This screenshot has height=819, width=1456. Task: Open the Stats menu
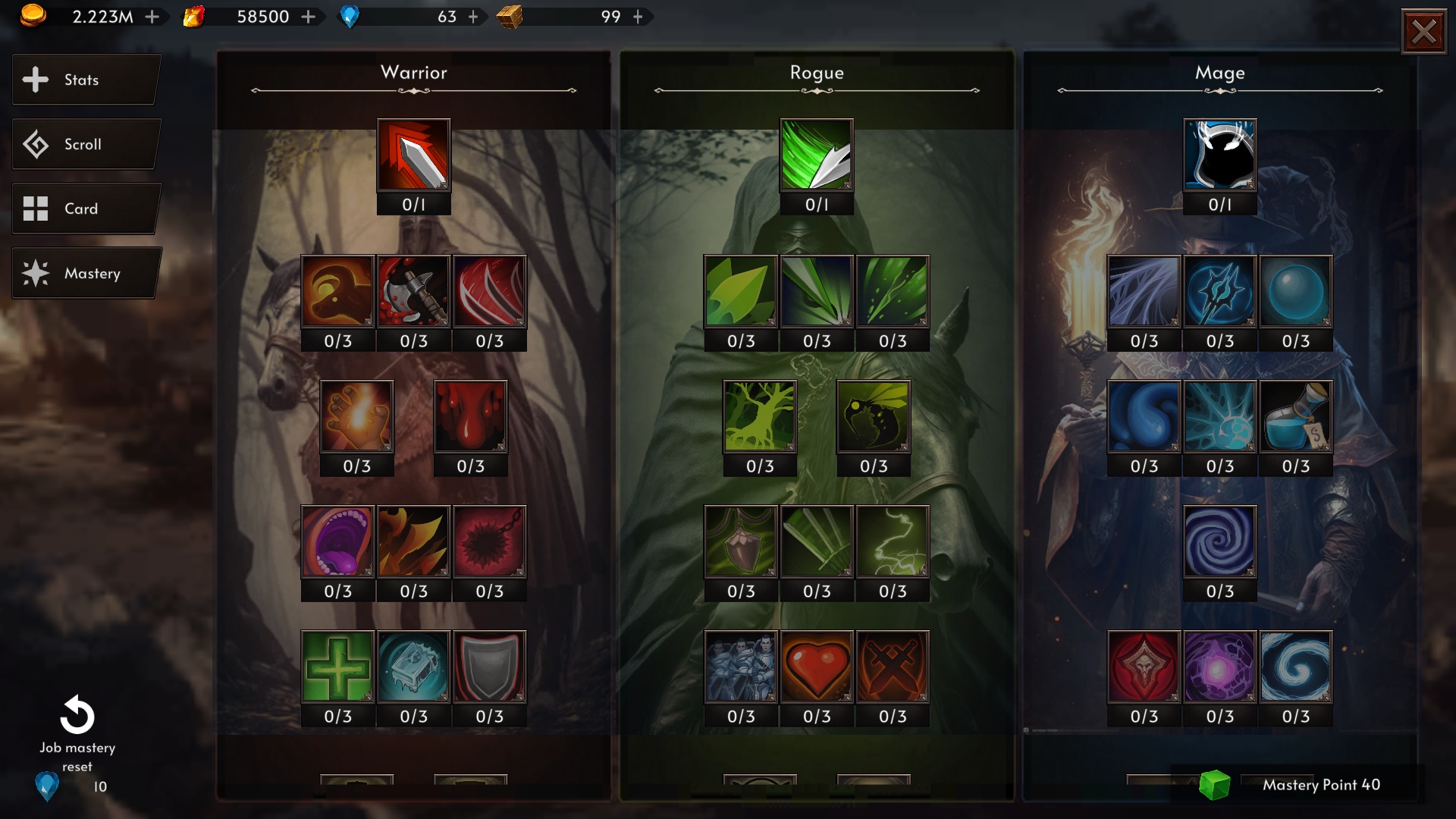pos(85,80)
